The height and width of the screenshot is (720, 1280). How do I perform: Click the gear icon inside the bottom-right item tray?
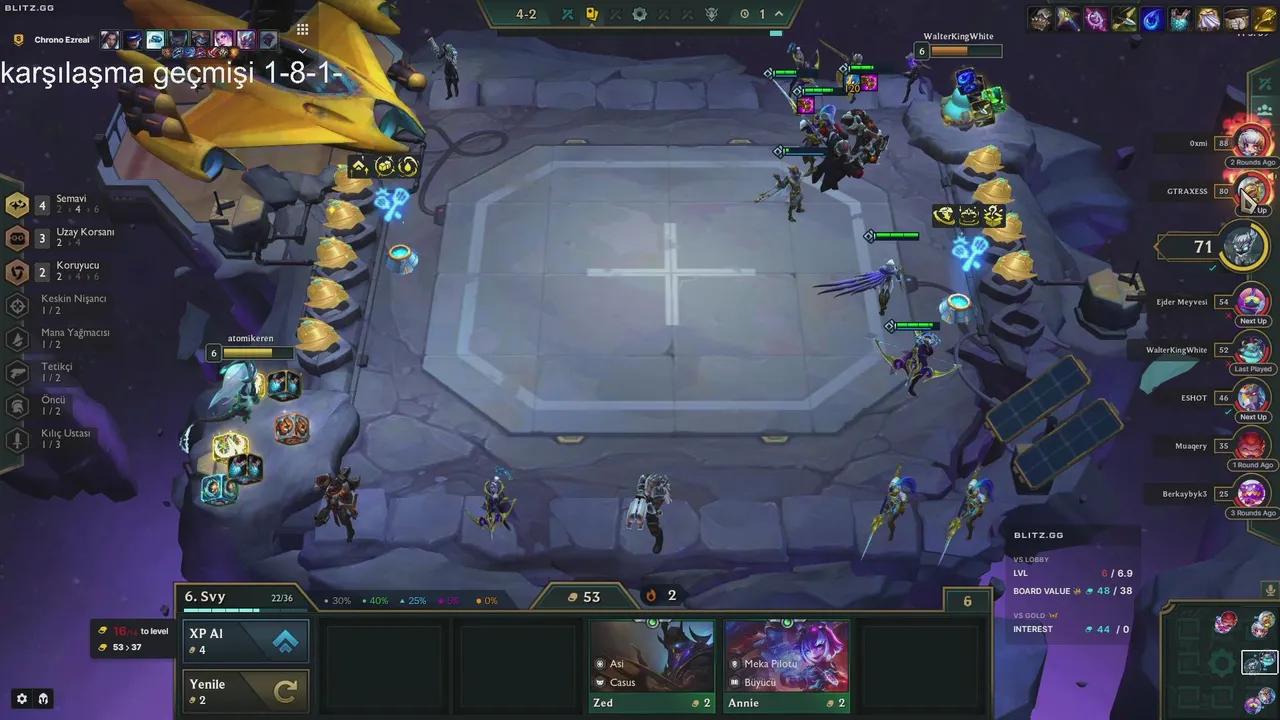[1222, 662]
